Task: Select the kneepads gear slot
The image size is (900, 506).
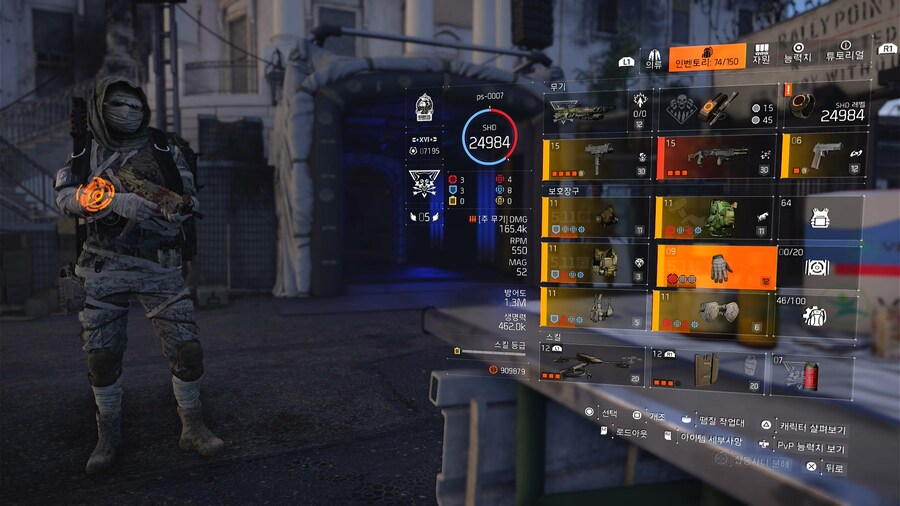Action: coord(716,311)
